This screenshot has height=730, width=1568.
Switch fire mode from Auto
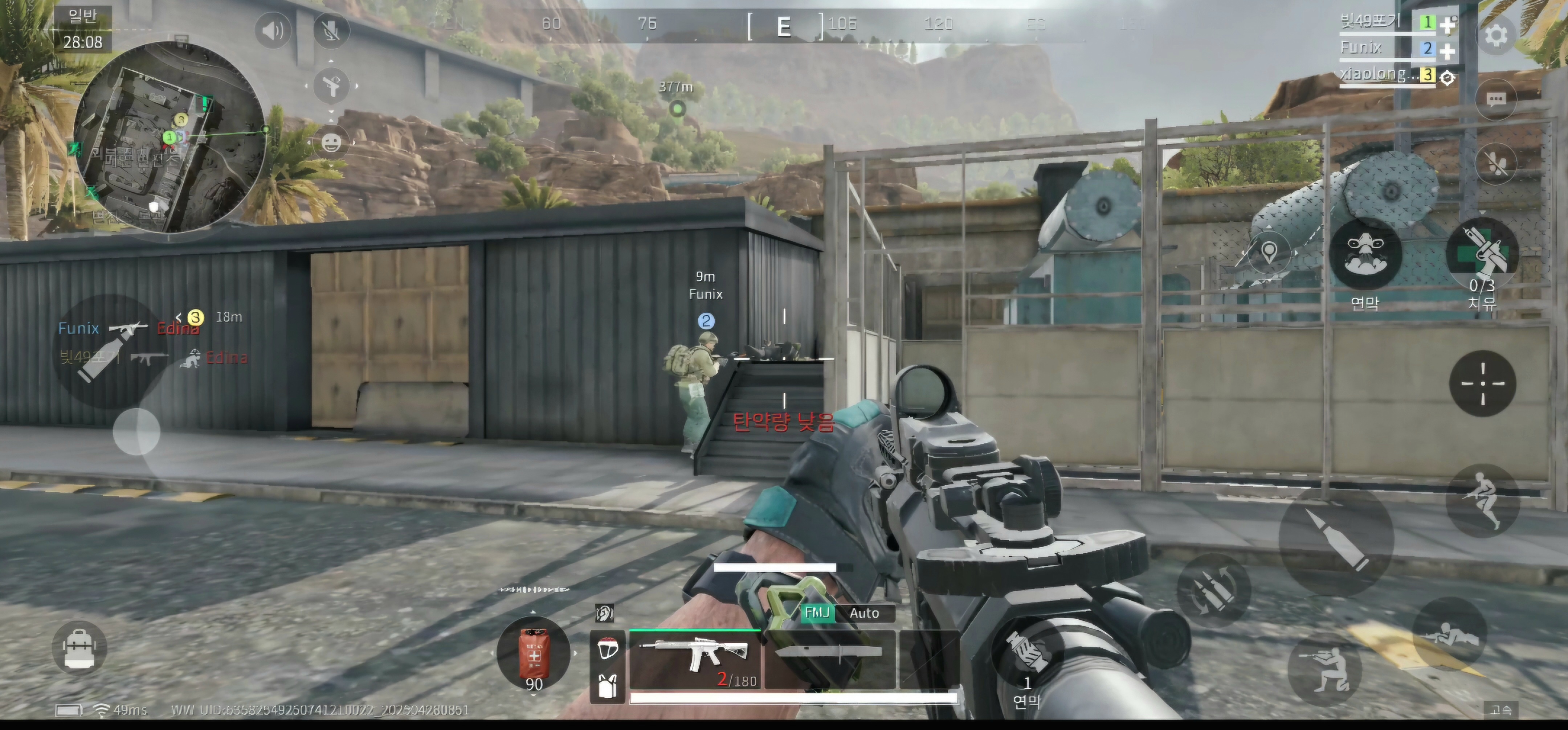coord(864,613)
